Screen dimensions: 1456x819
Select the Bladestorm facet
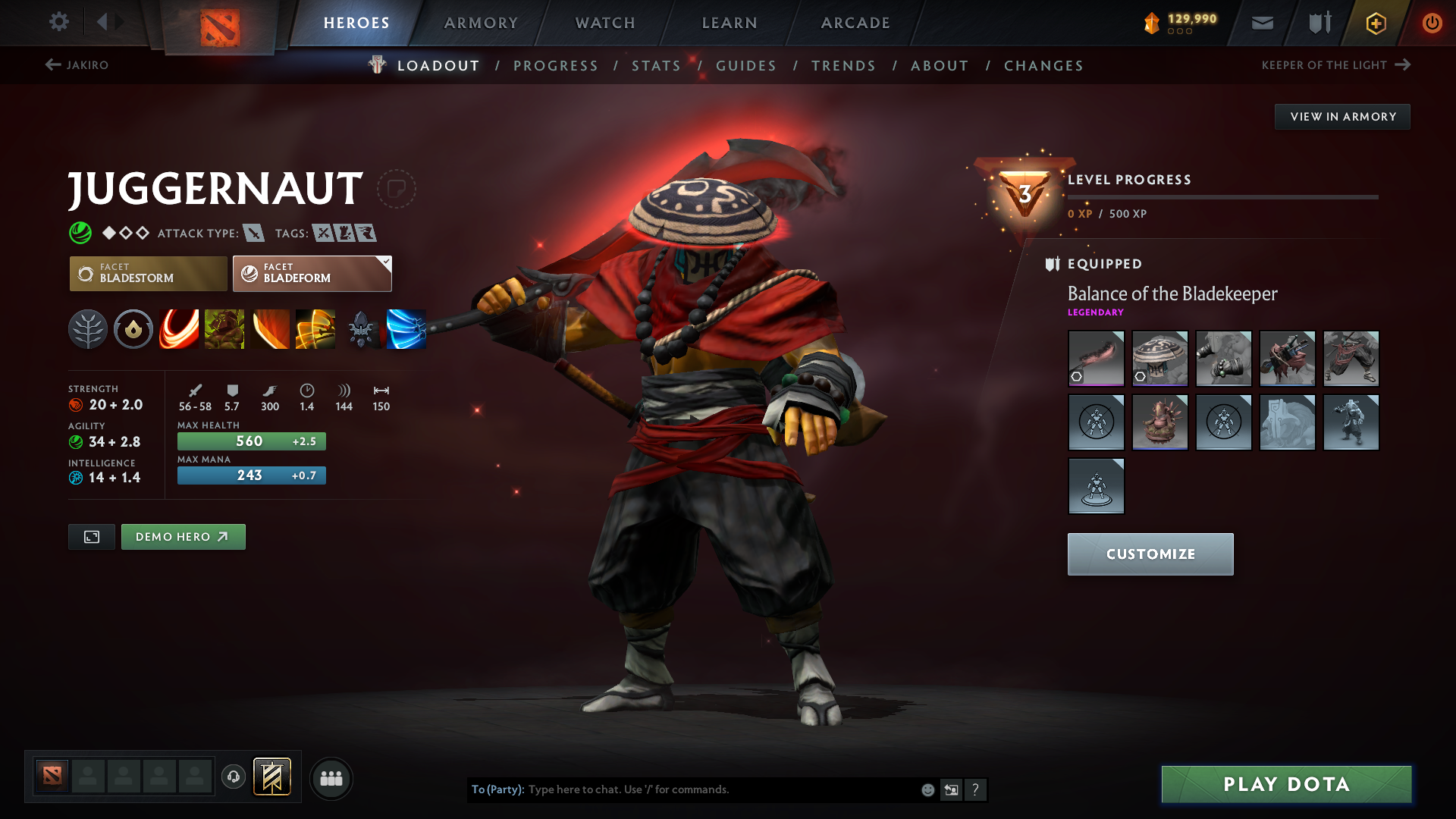point(148,273)
